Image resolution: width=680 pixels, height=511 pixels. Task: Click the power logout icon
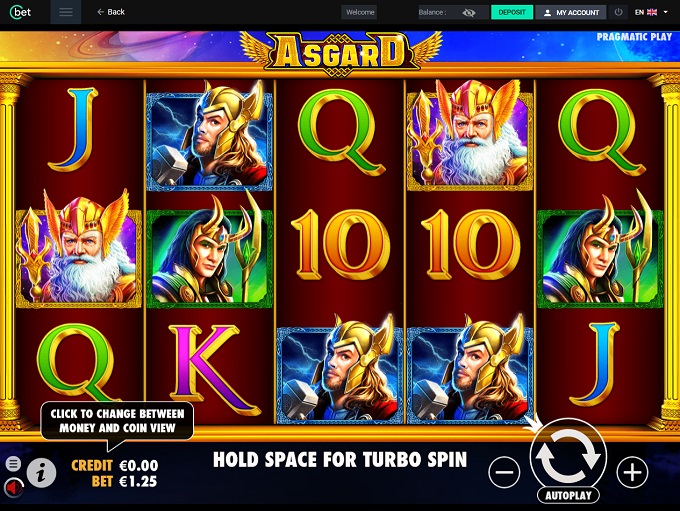pyautogui.click(x=619, y=12)
